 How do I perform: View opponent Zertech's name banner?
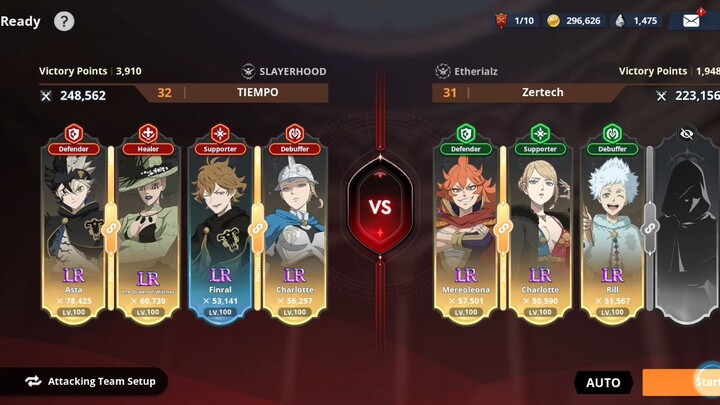click(x=542, y=93)
